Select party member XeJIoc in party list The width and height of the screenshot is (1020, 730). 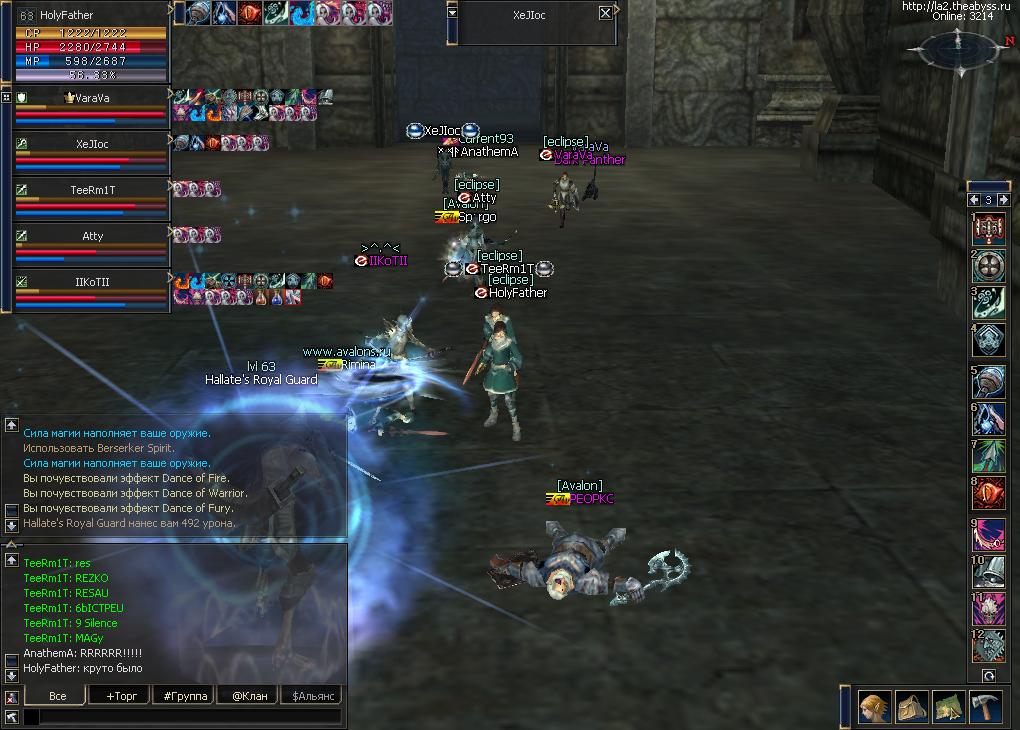91,144
